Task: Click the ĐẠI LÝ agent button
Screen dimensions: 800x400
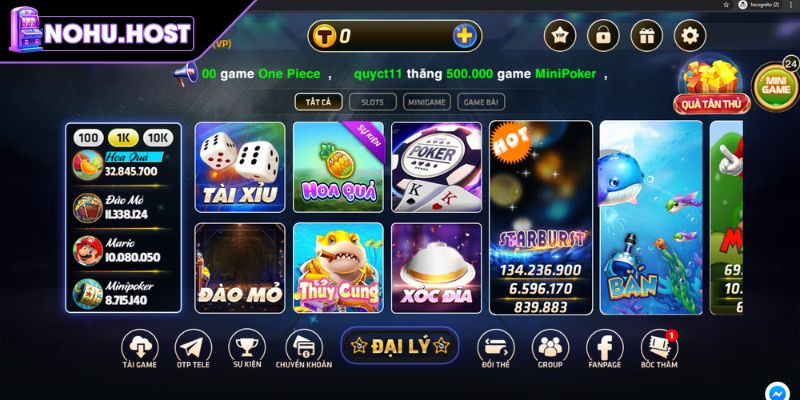Action: tap(399, 346)
